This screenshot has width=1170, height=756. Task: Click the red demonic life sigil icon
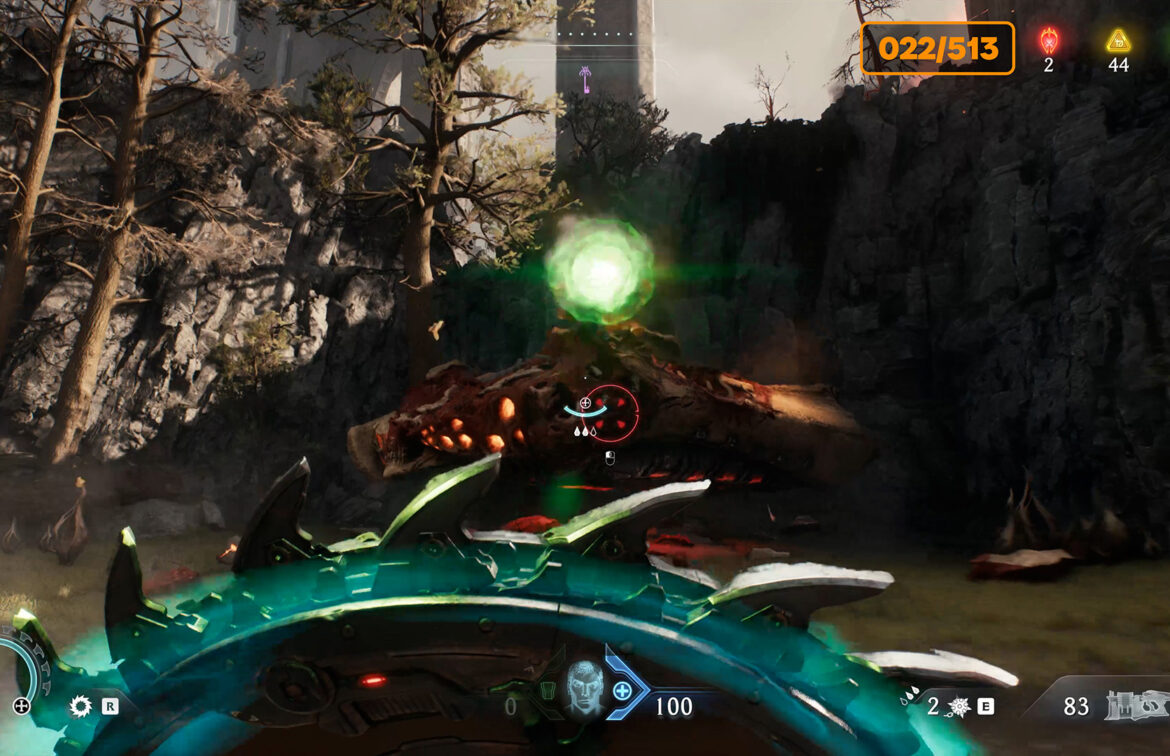pos(1048,41)
